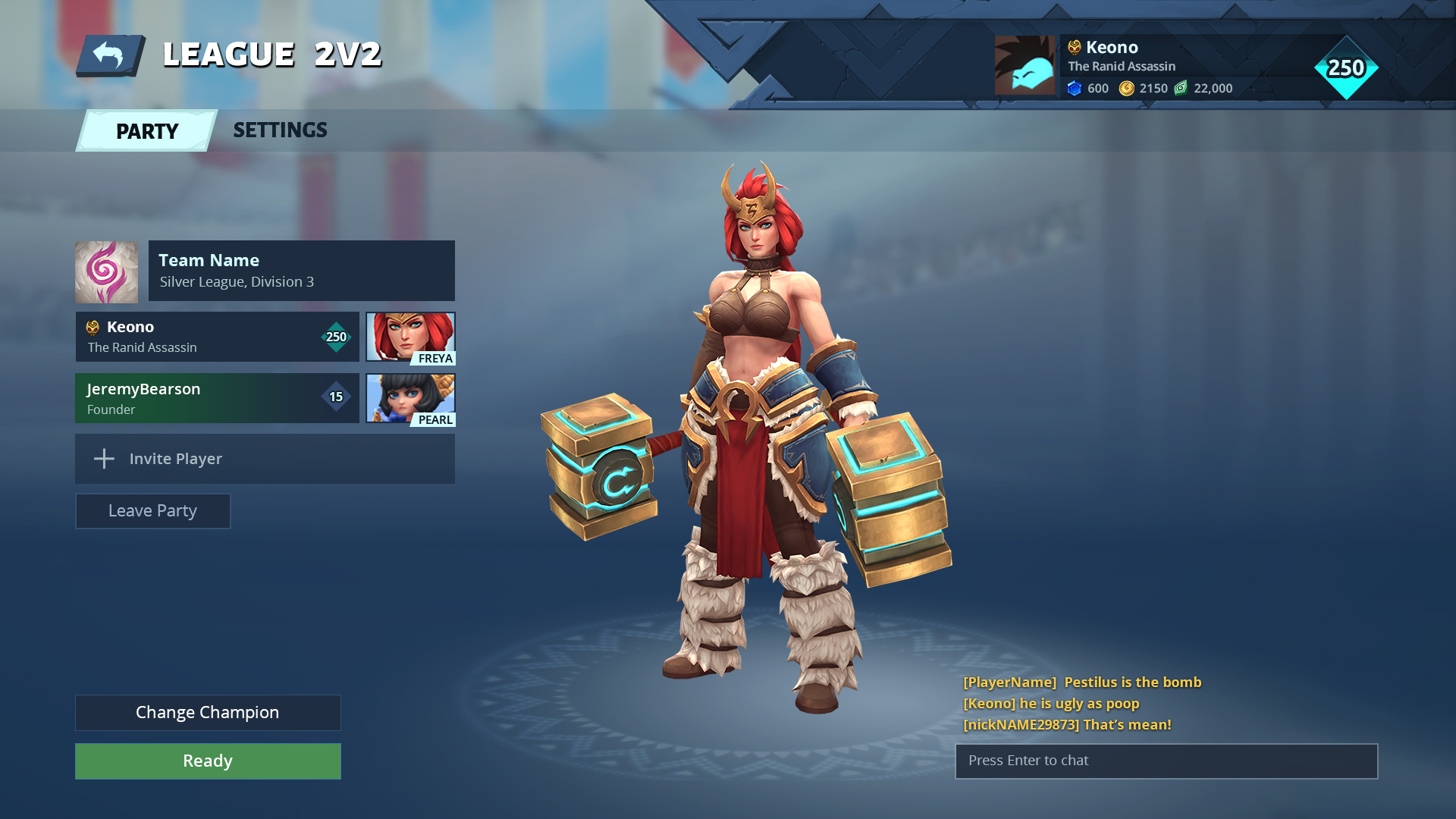Click JeremyBearson's level 15 badge
Screen dimensions: 1456x819
(336, 398)
